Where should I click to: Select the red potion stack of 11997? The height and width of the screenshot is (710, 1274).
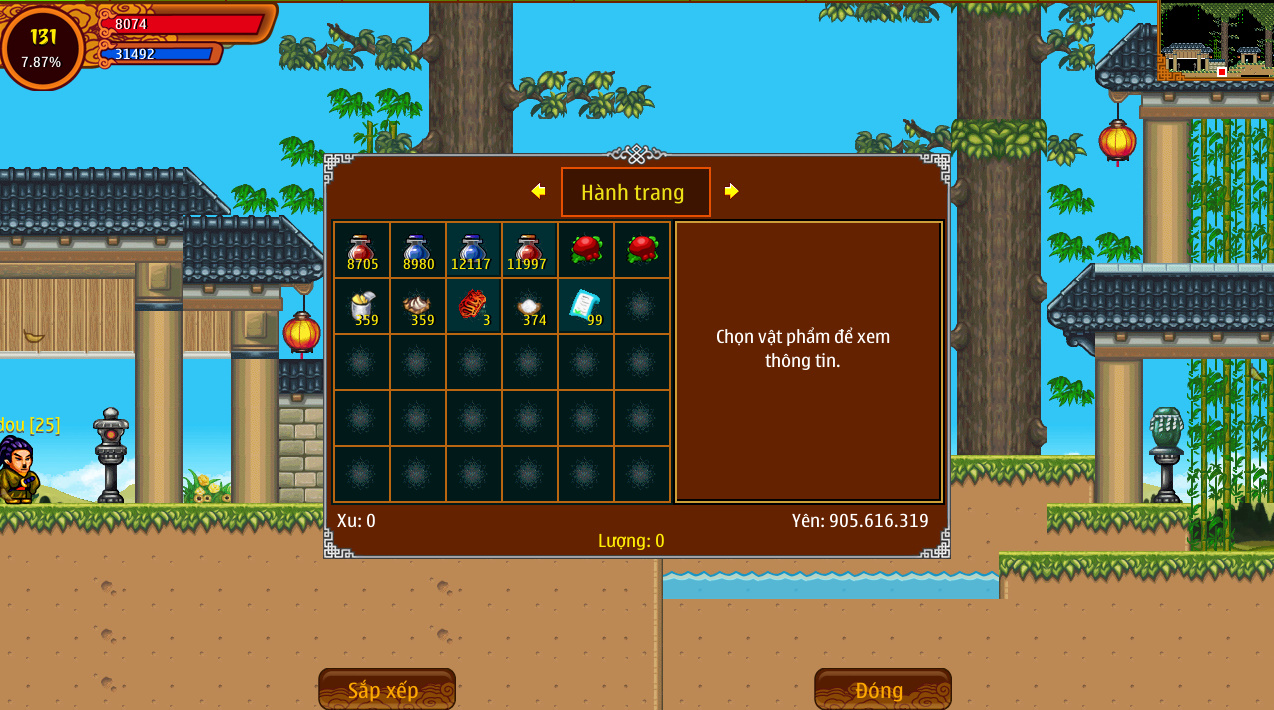(x=529, y=250)
